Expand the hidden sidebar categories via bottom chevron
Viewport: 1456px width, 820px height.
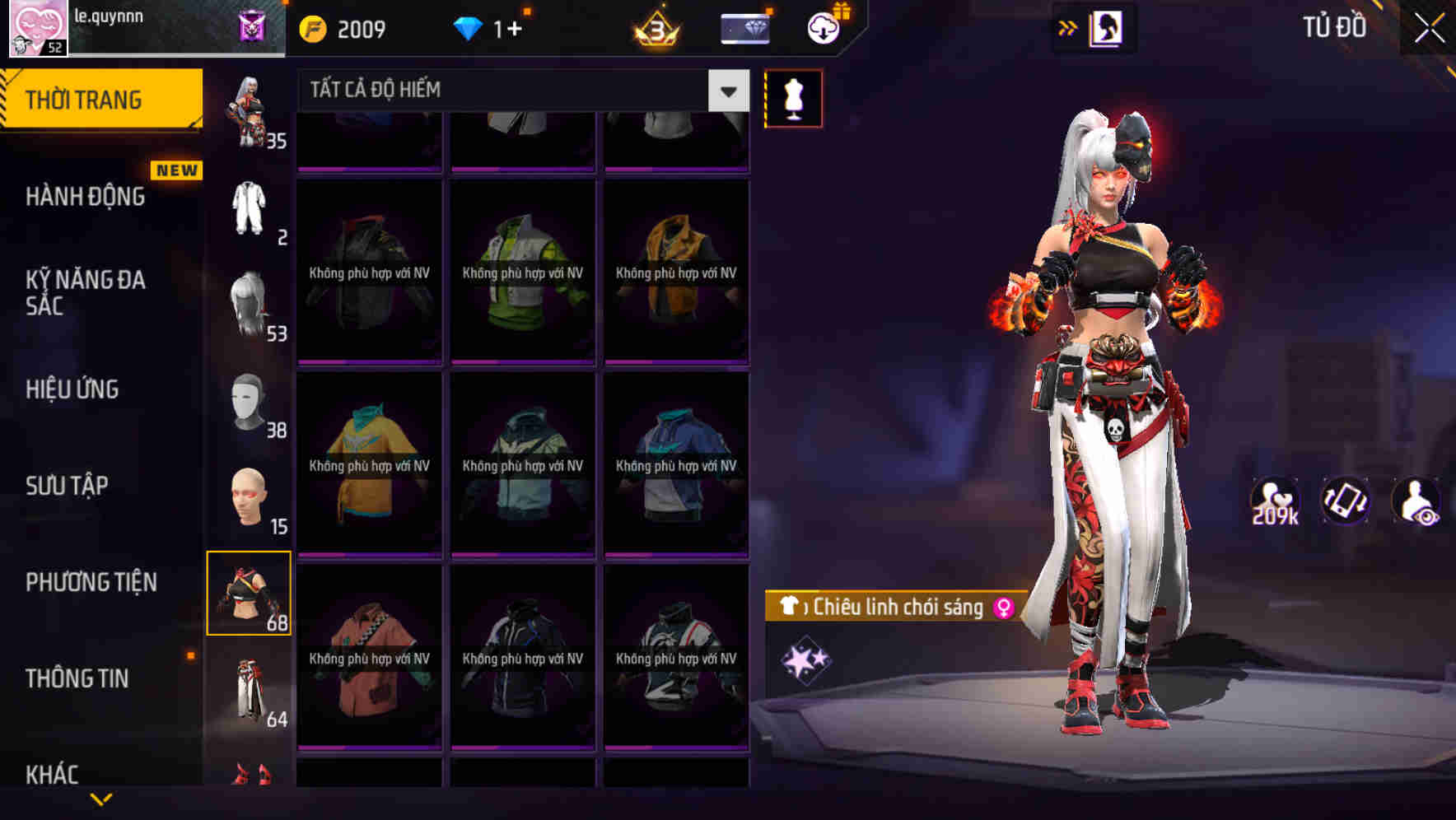pos(101,800)
